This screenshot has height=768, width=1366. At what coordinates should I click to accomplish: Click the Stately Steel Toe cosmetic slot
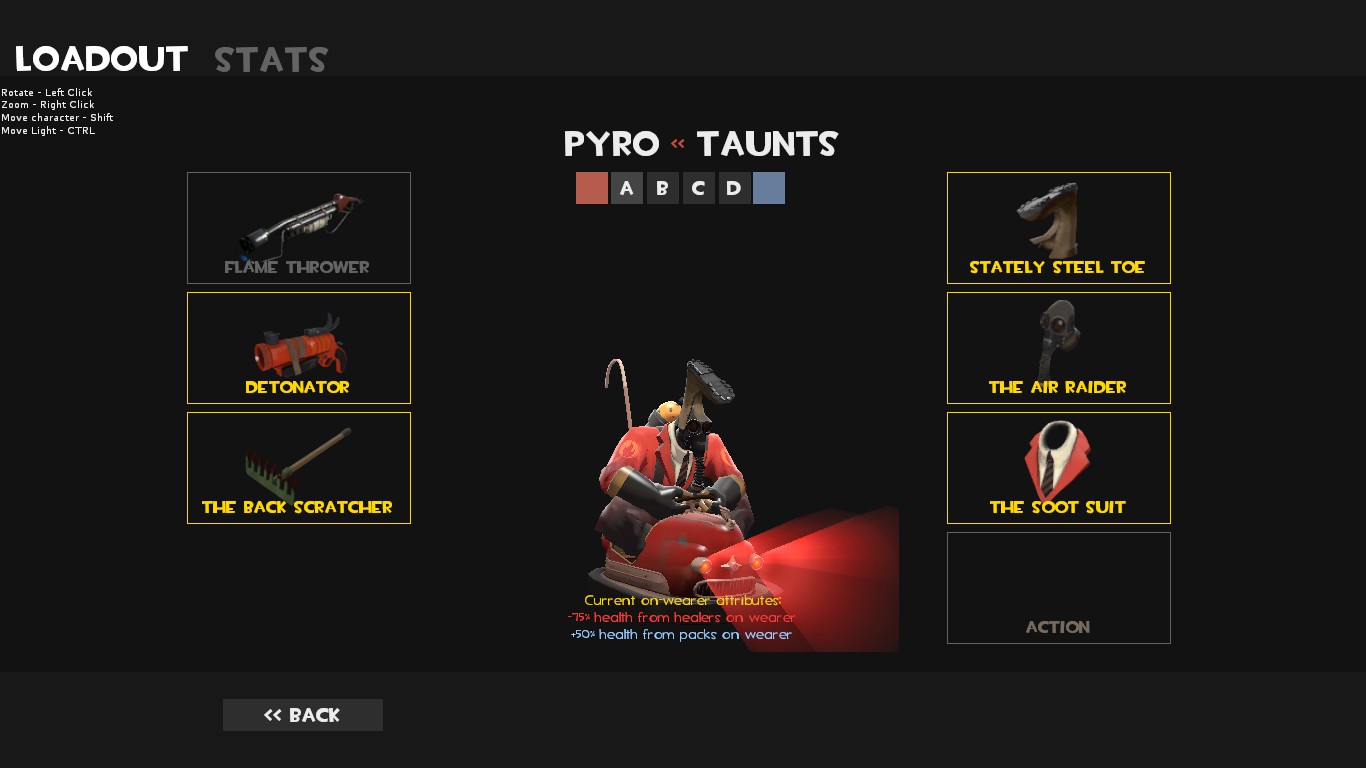pos(1058,227)
